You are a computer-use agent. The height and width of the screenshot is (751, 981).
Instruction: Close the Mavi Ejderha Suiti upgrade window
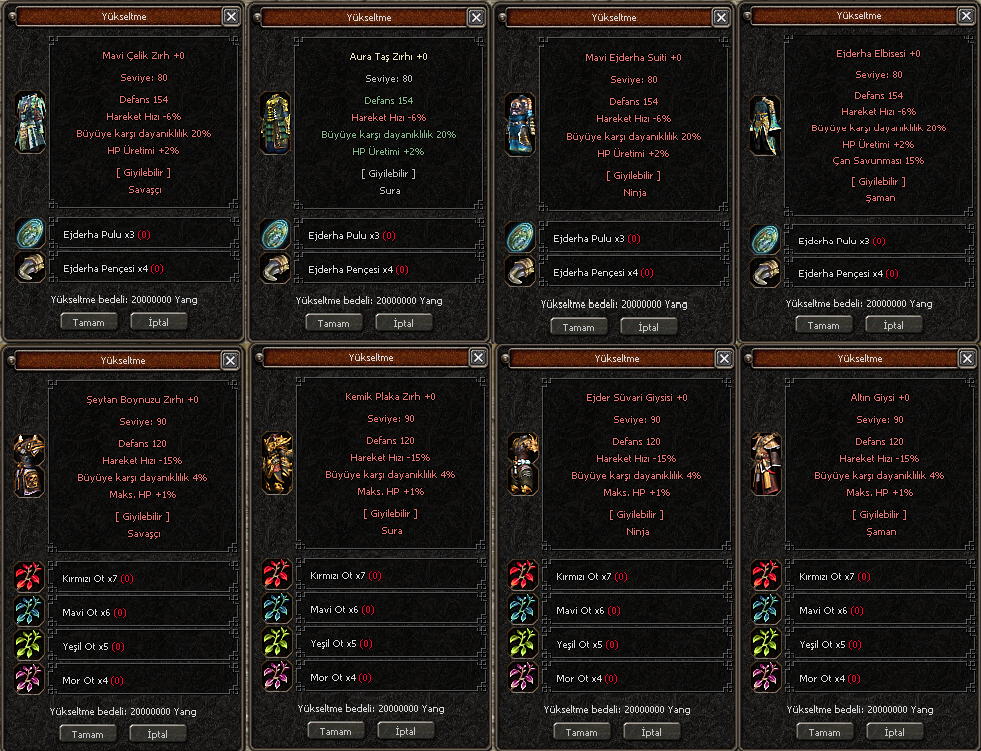720,17
